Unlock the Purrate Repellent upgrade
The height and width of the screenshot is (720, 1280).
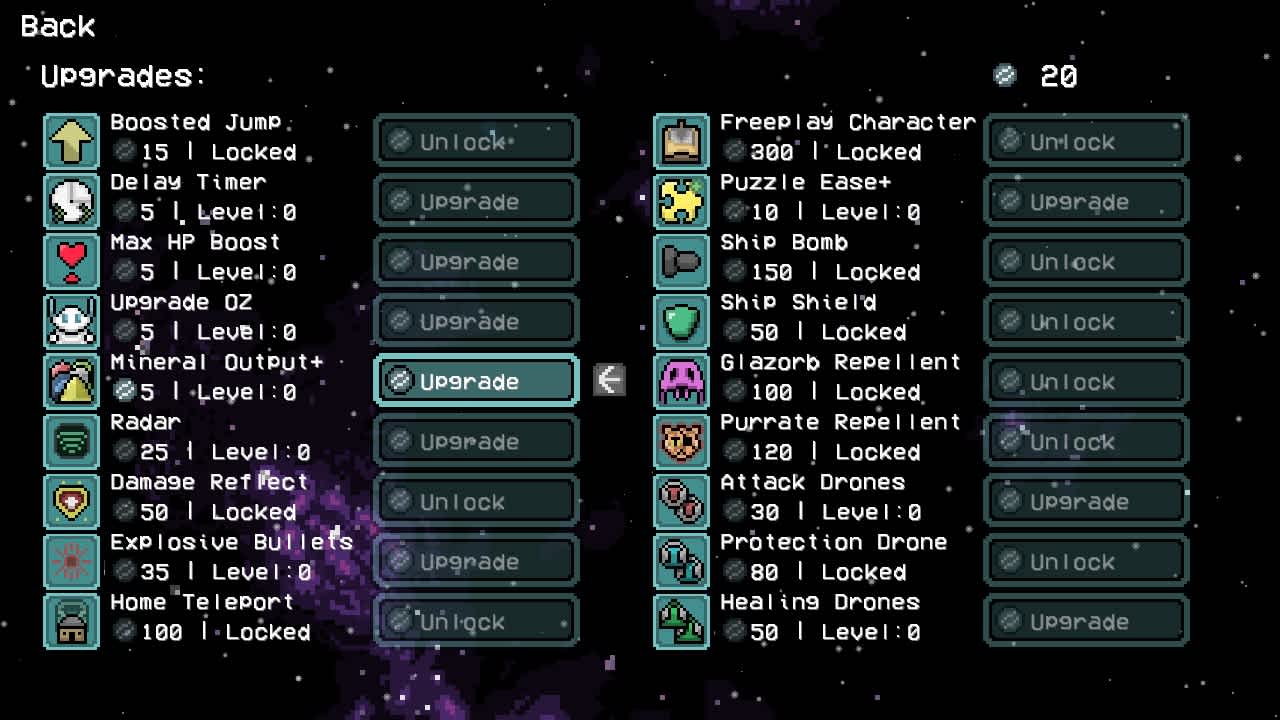point(1085,441)
